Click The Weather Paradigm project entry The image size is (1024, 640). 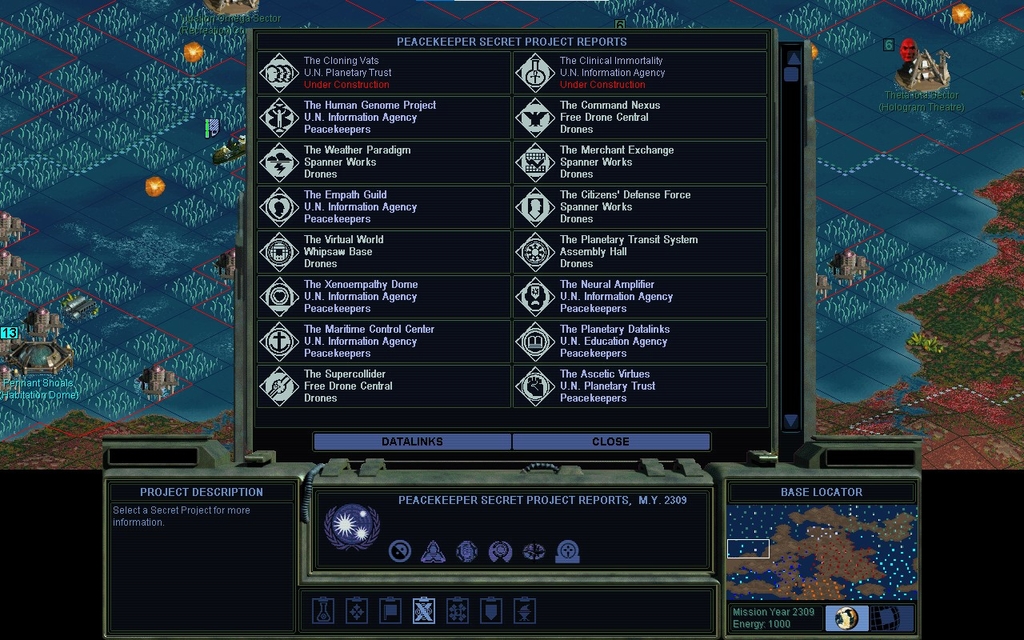(384, 162)
